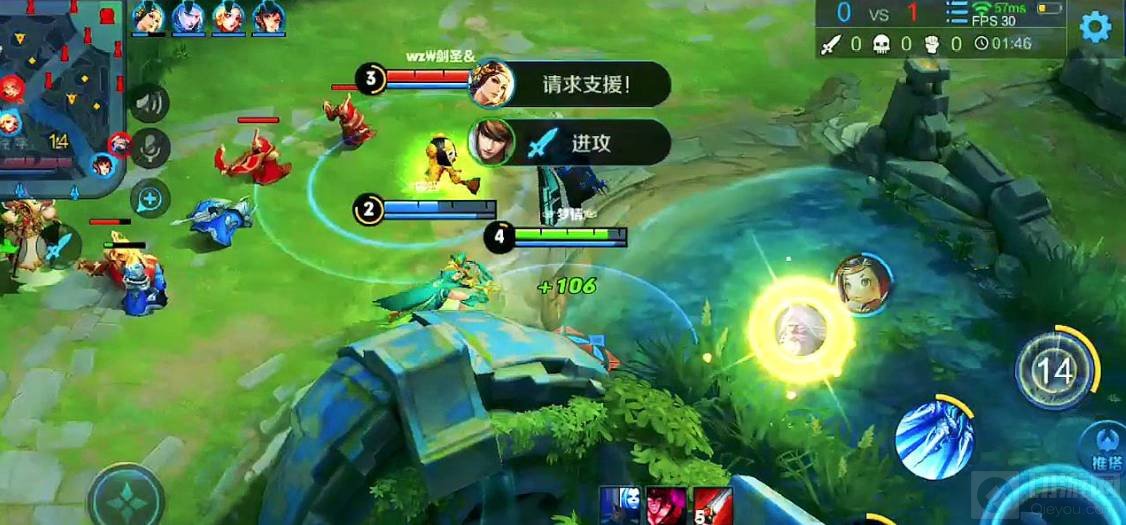Viewport: 1126px width, 525px height.
Task: Send the sword attack signal beside minimap
Action: click(60, 245)
